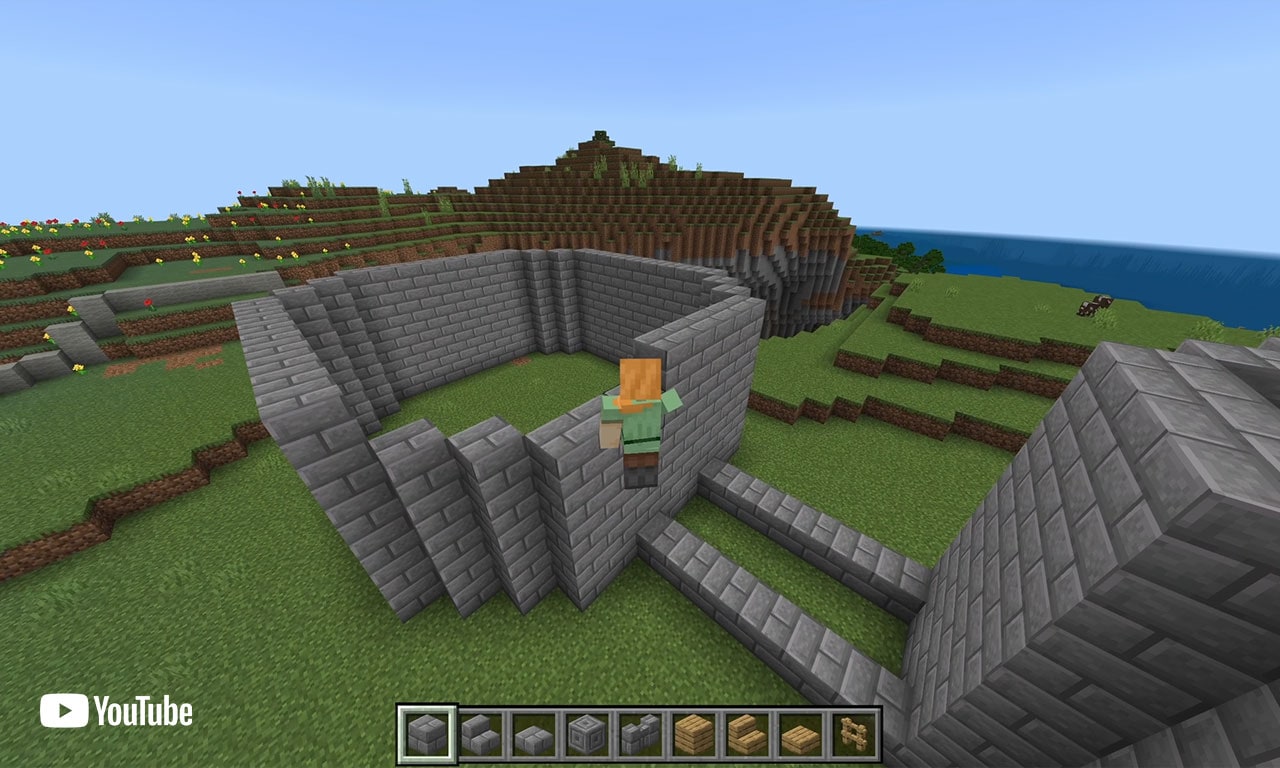This screenshot has height=768, width=1280.
Task: Open YouTube via the watermark text
Action: coord(145,713)
